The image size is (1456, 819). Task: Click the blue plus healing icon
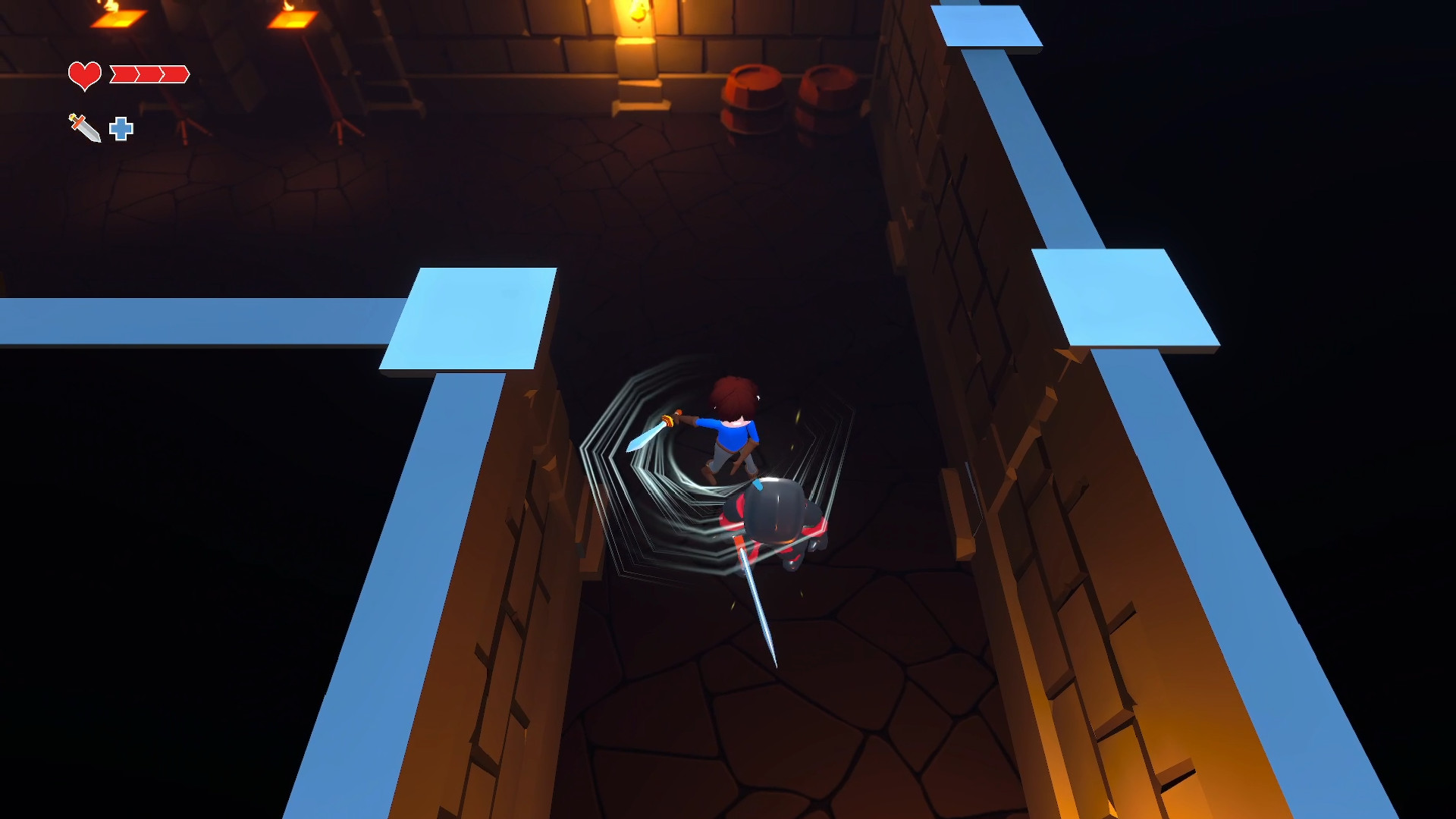[121, 129]
